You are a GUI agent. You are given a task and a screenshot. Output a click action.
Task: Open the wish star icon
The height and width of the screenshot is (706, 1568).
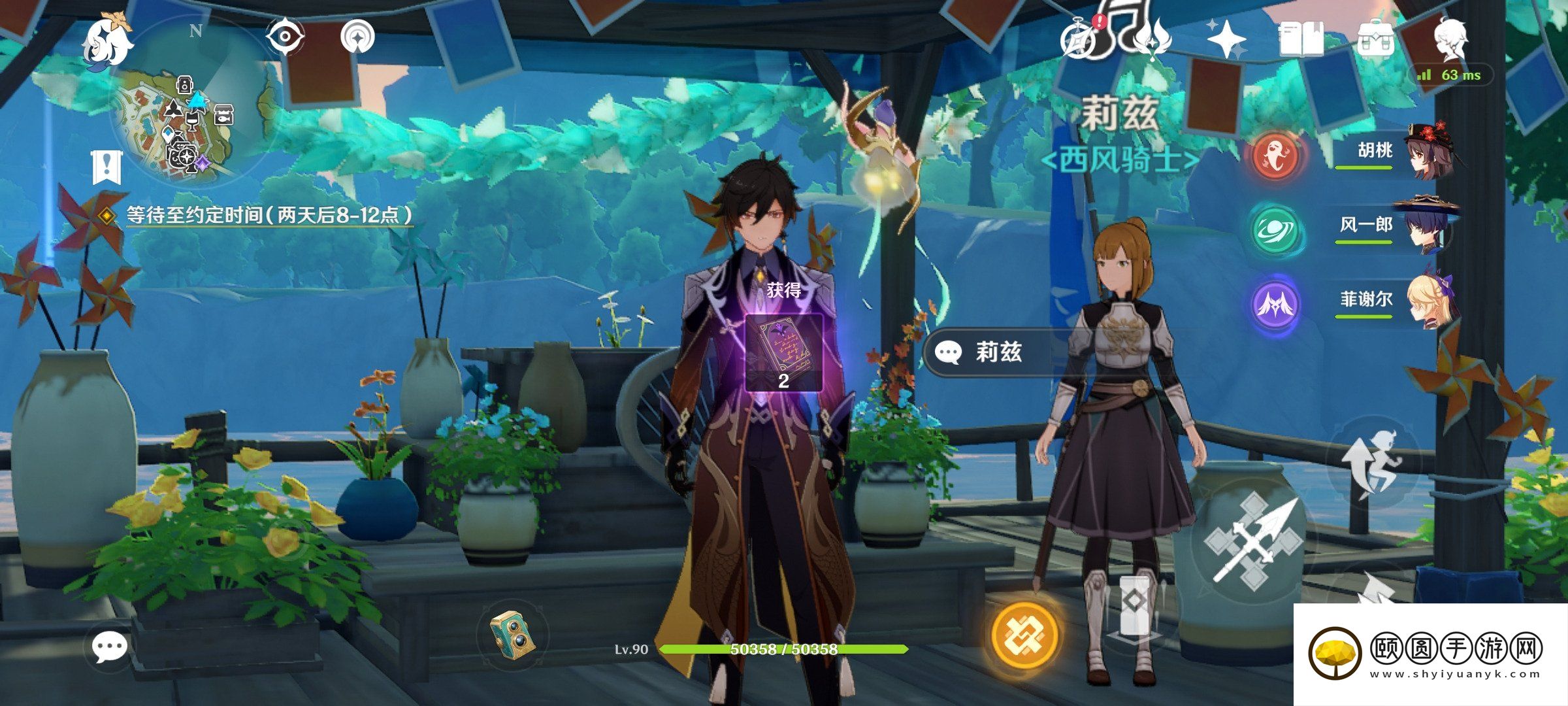pos(1226,39)
